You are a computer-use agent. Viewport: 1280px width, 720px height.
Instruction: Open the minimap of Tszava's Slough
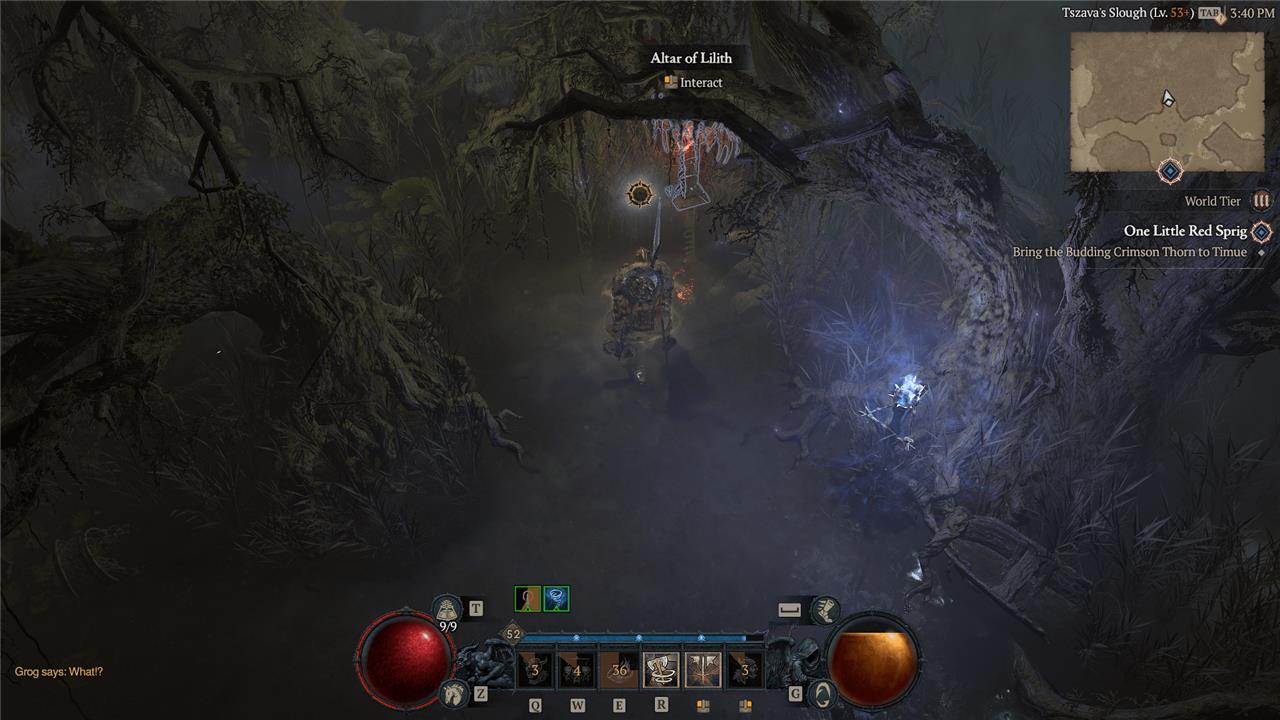tap(1167, 101)
